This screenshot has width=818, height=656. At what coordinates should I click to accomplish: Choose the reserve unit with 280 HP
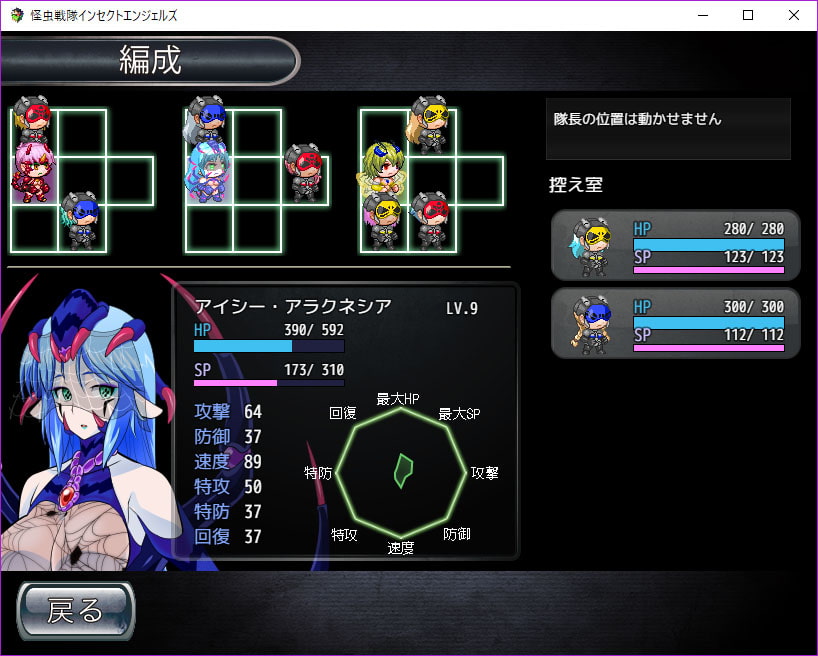[675, 244]
